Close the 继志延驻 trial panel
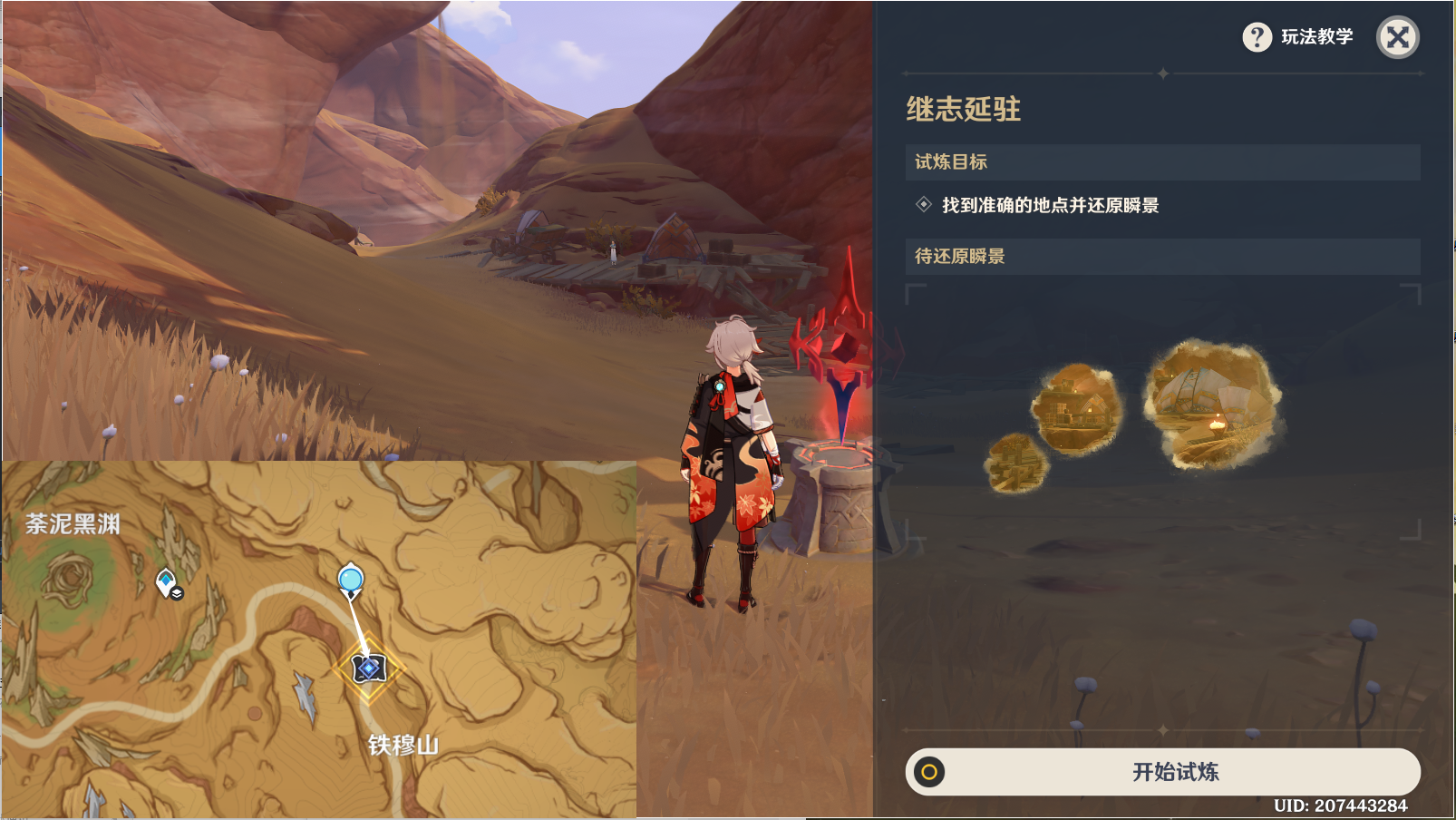The height and width of the screenshot is (820, 1456). [1399, 39]
